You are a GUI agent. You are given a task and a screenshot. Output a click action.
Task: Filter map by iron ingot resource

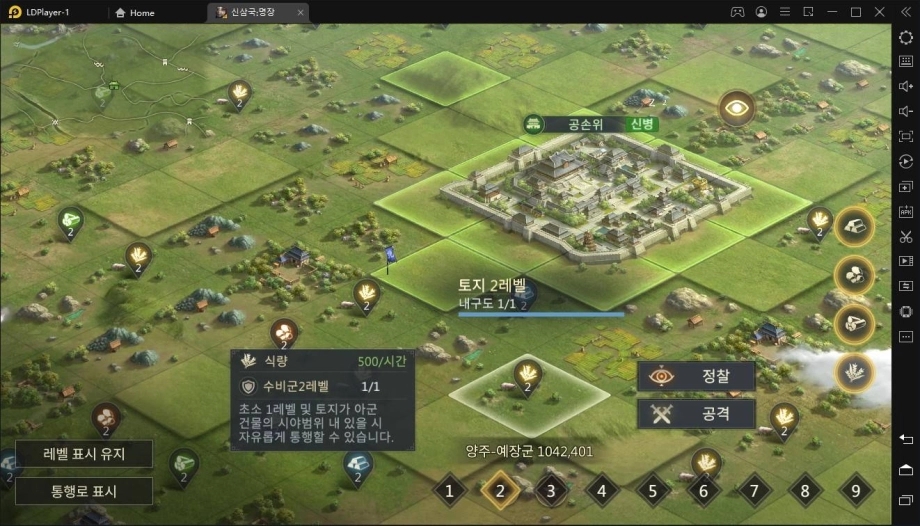tap(854, 227)
